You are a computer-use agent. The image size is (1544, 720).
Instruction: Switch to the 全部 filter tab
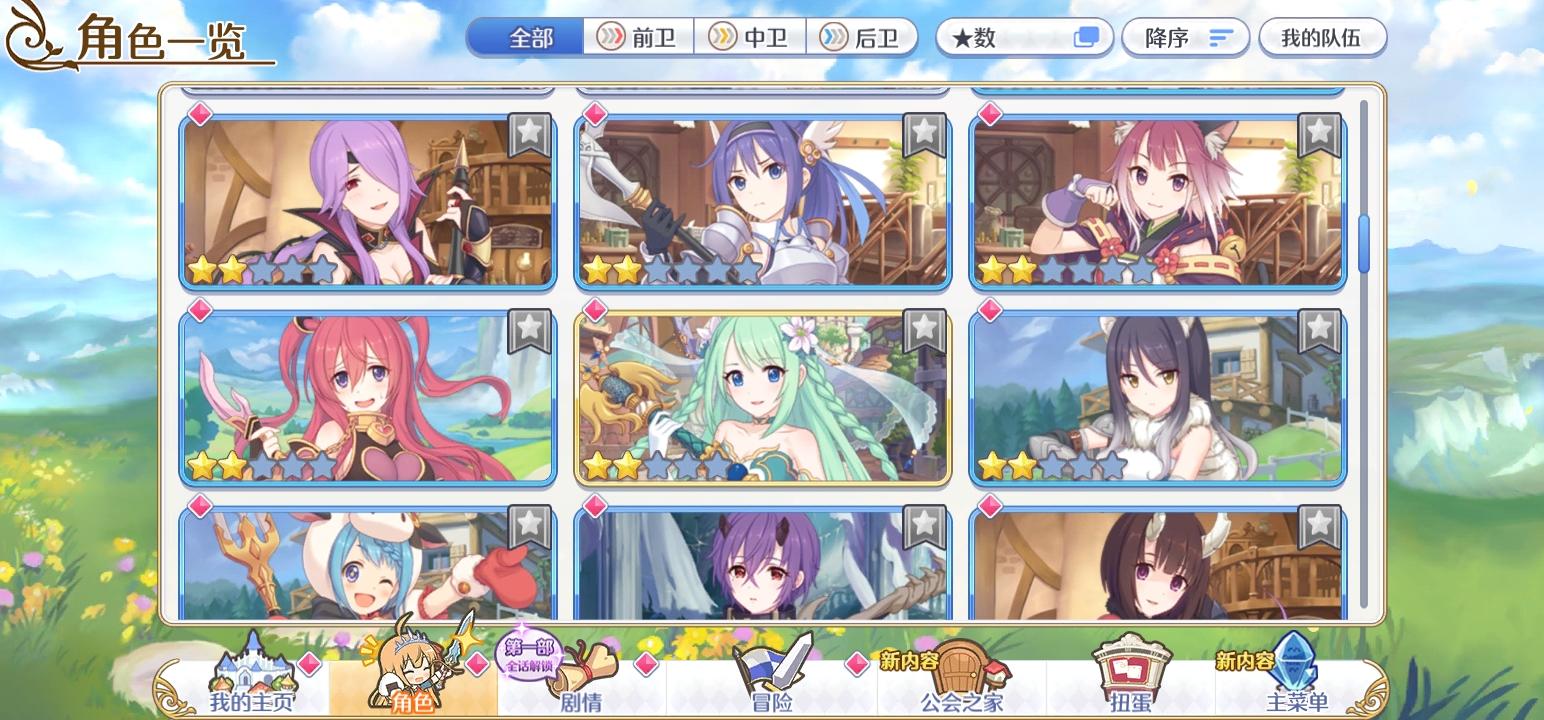pyautogui.click(x=531, y=37)
